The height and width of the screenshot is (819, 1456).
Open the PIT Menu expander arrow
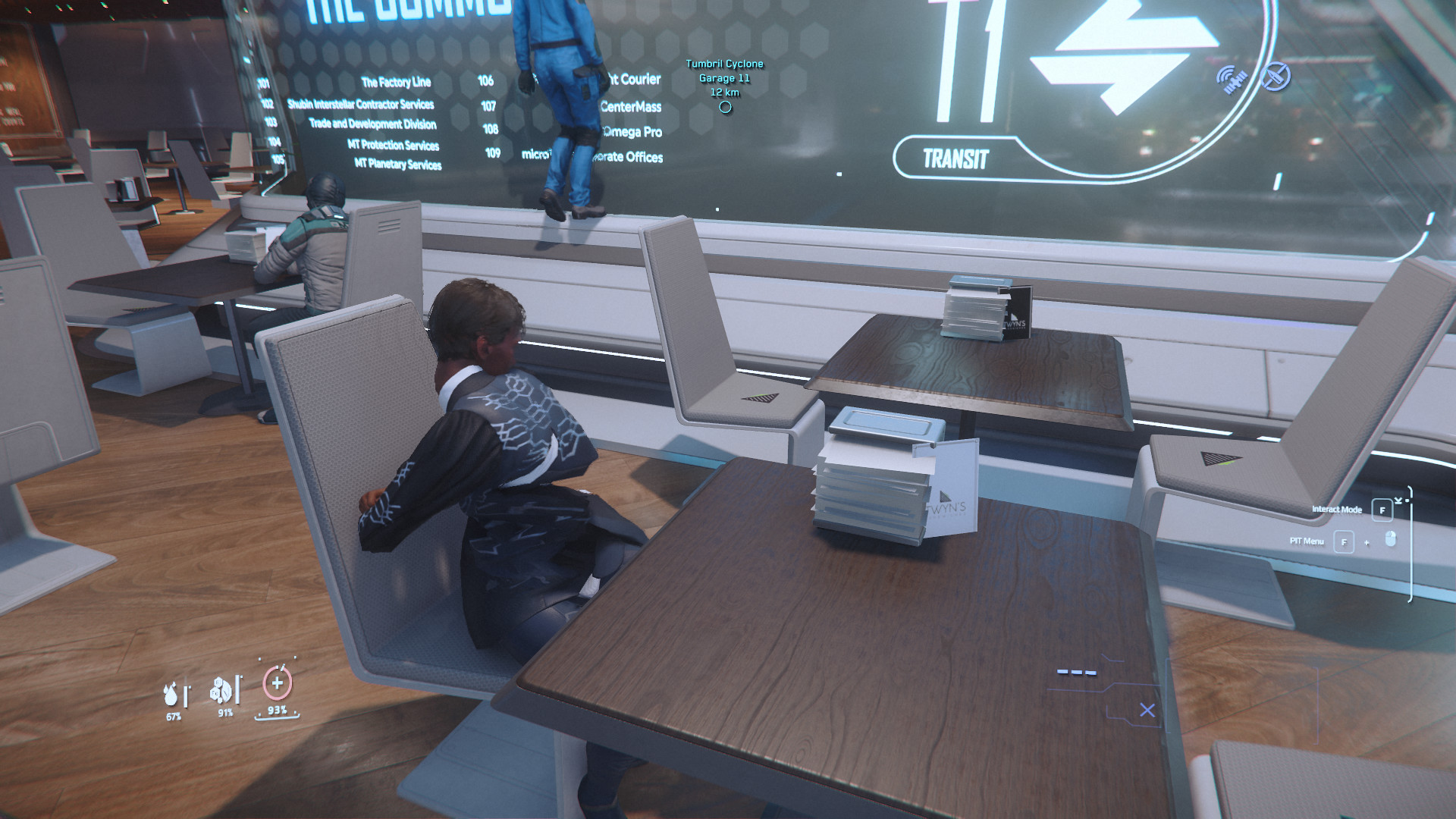point(1366,542)
